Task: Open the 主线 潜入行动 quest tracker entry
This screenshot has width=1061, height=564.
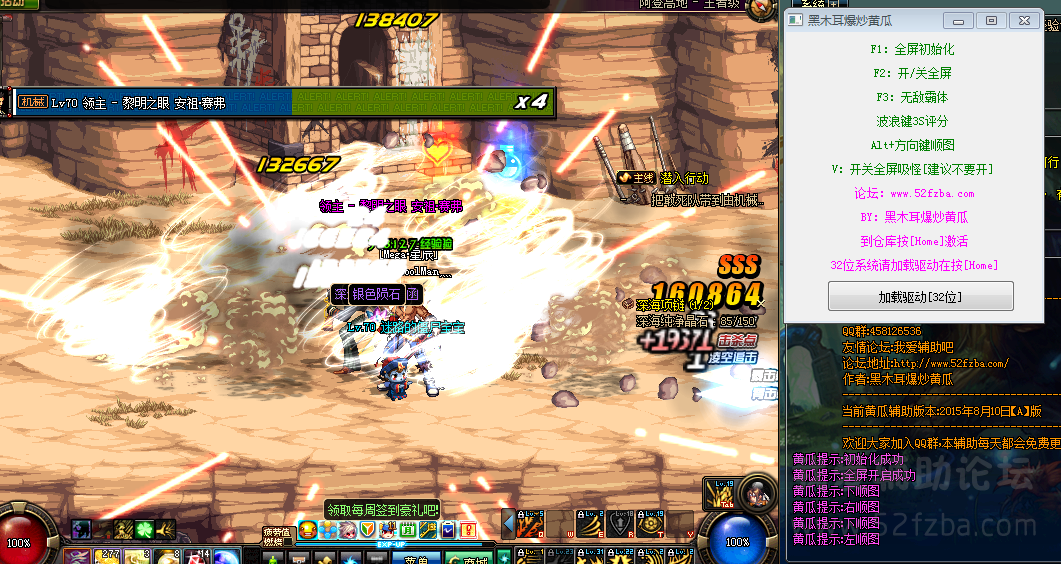Action: click(663, 178)
